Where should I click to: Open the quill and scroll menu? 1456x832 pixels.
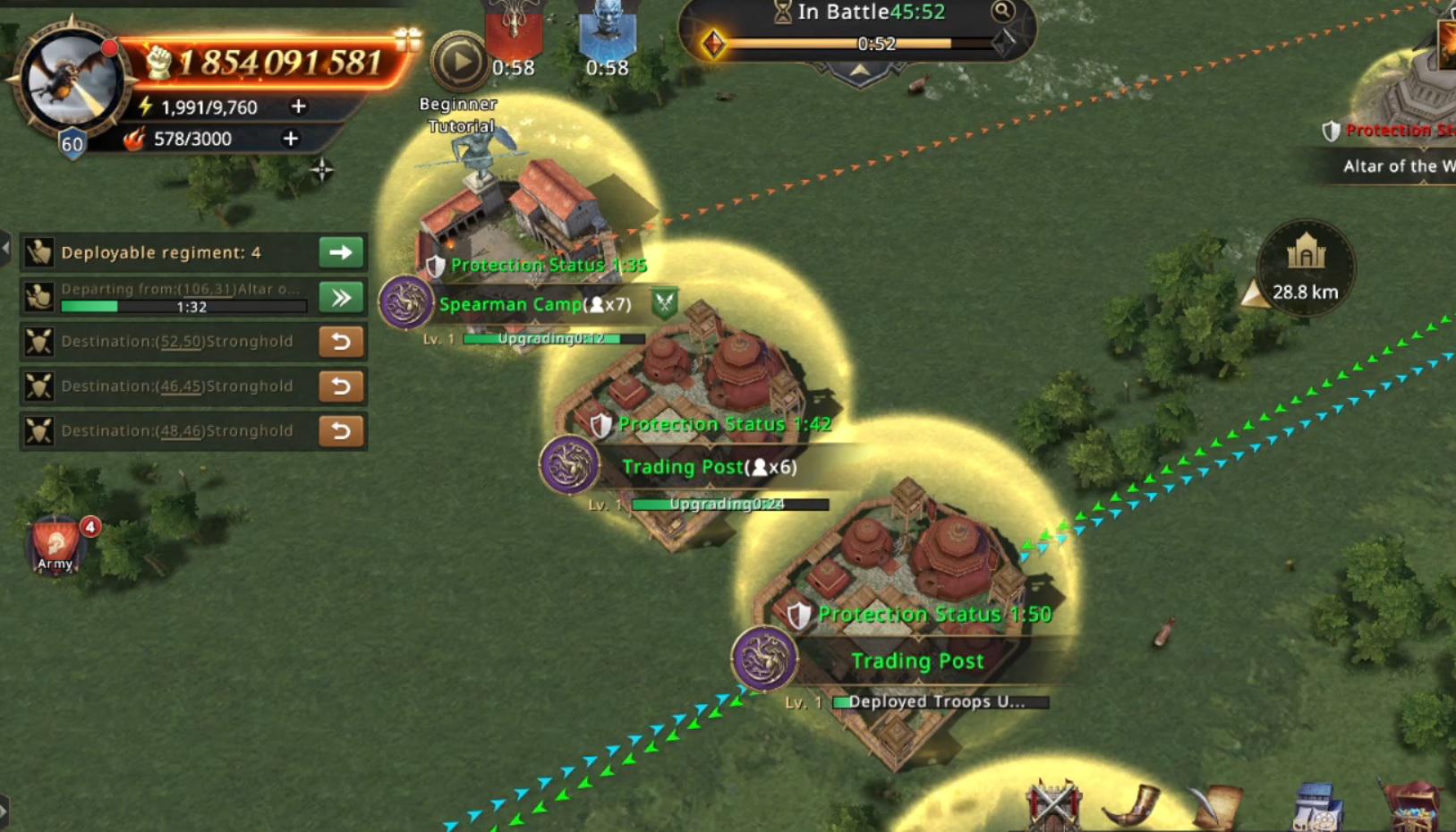click(x=1218, y=804)
